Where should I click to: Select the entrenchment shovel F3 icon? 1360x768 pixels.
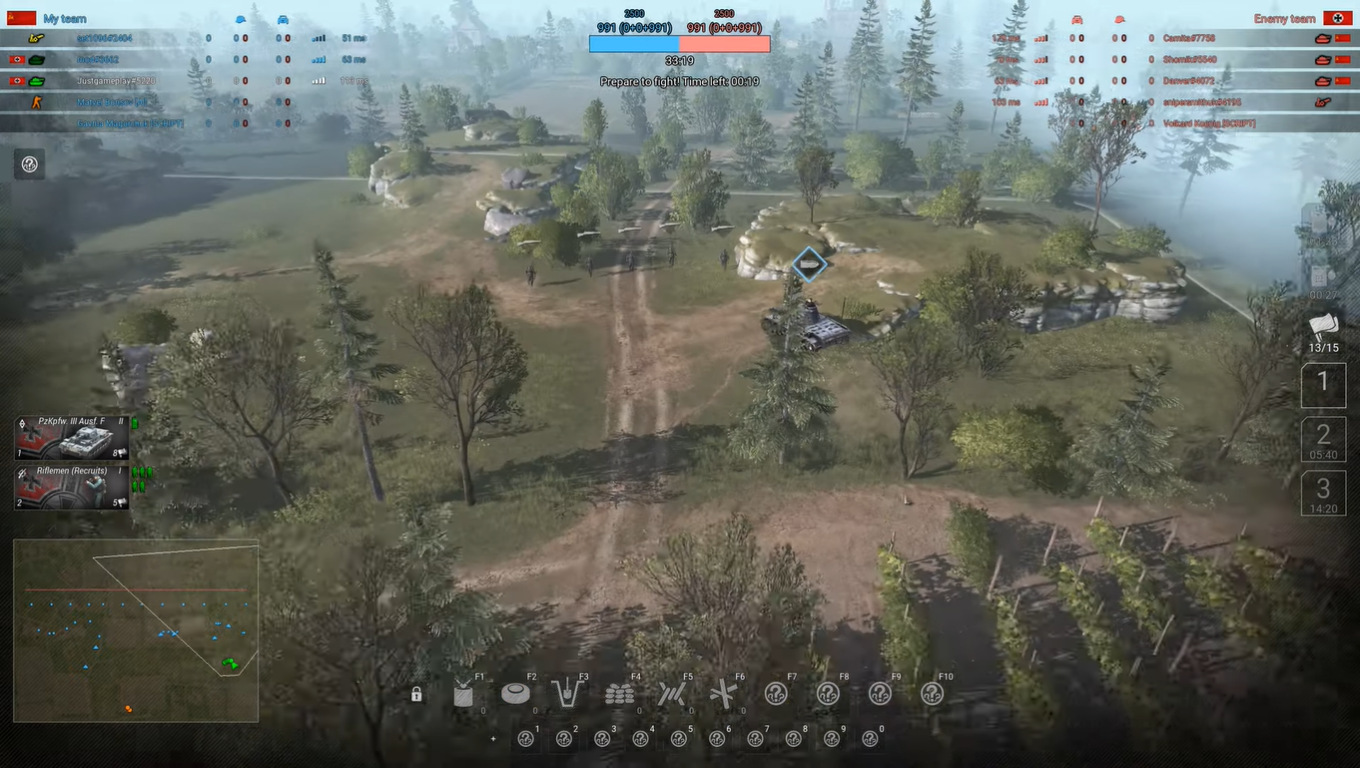pyautogui.click(x=568, y=692)
